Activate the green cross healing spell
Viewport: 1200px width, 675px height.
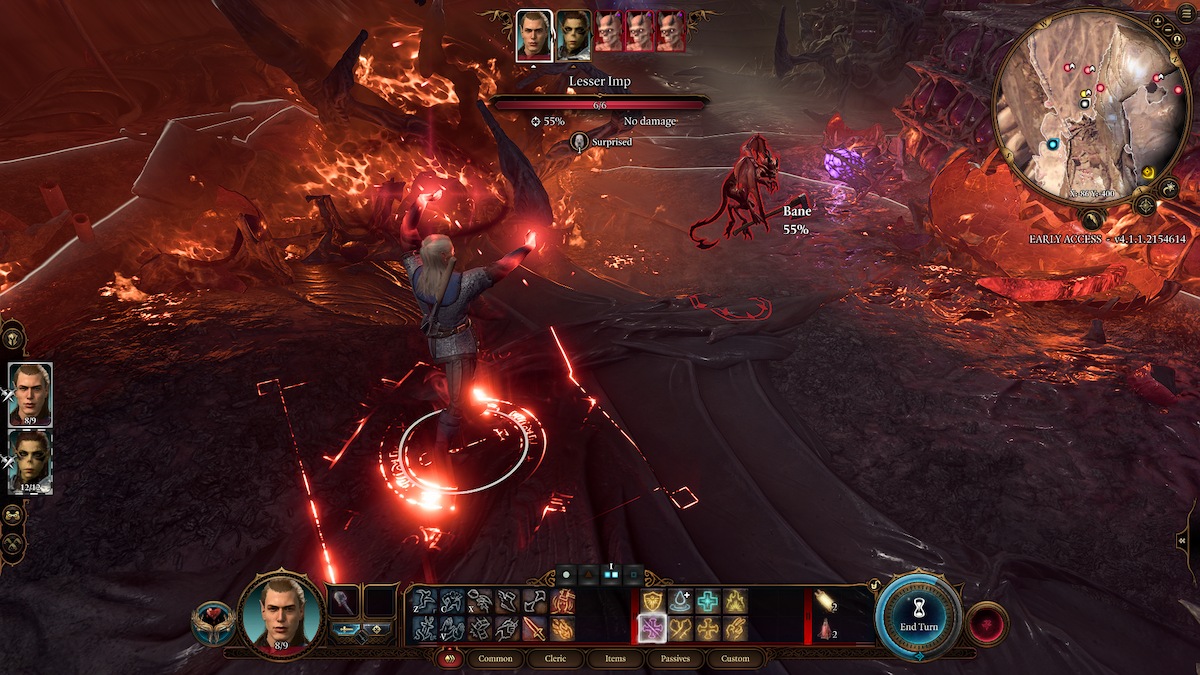(708, 601)
